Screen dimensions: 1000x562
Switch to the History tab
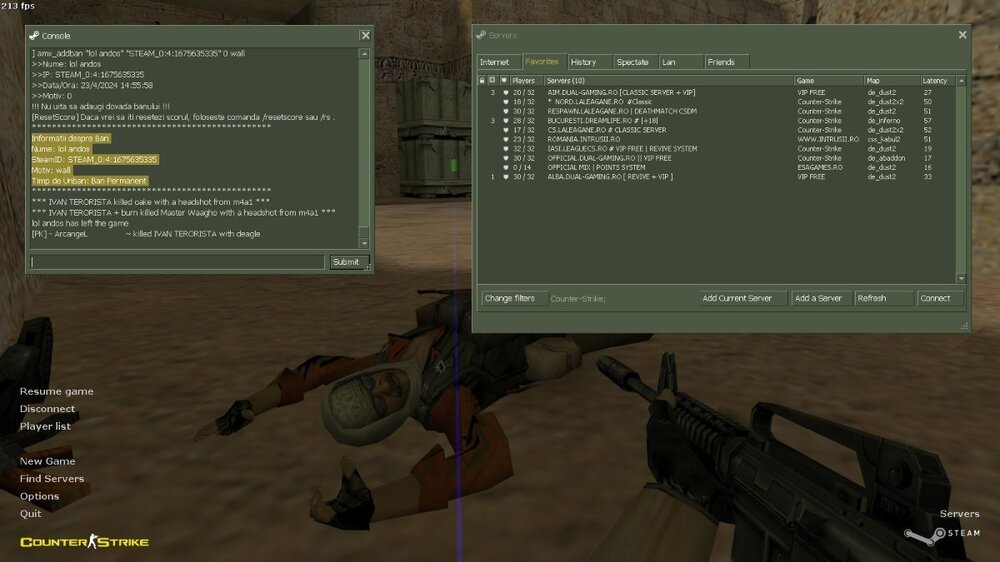(x=583, y=62)
